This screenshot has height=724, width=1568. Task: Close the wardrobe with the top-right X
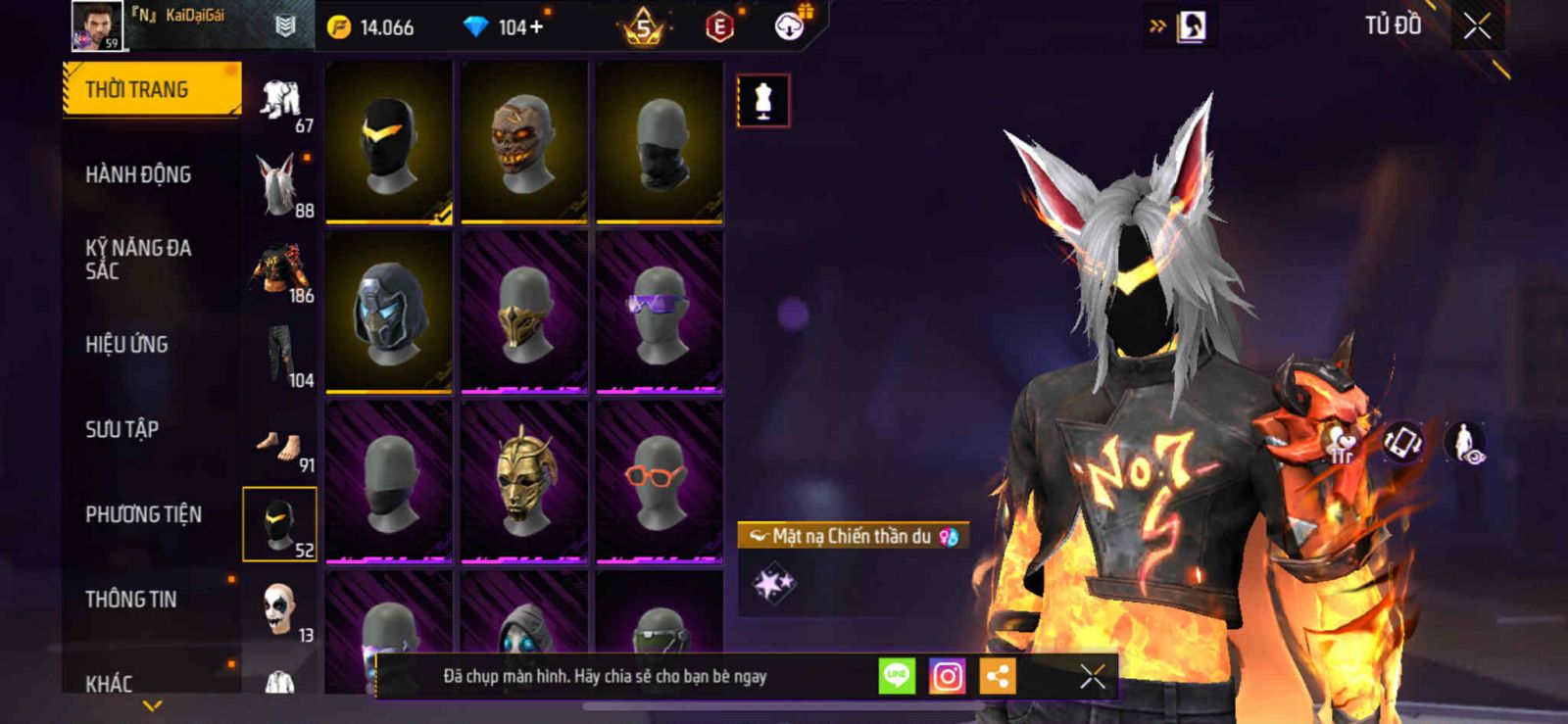pos(1477,26)
